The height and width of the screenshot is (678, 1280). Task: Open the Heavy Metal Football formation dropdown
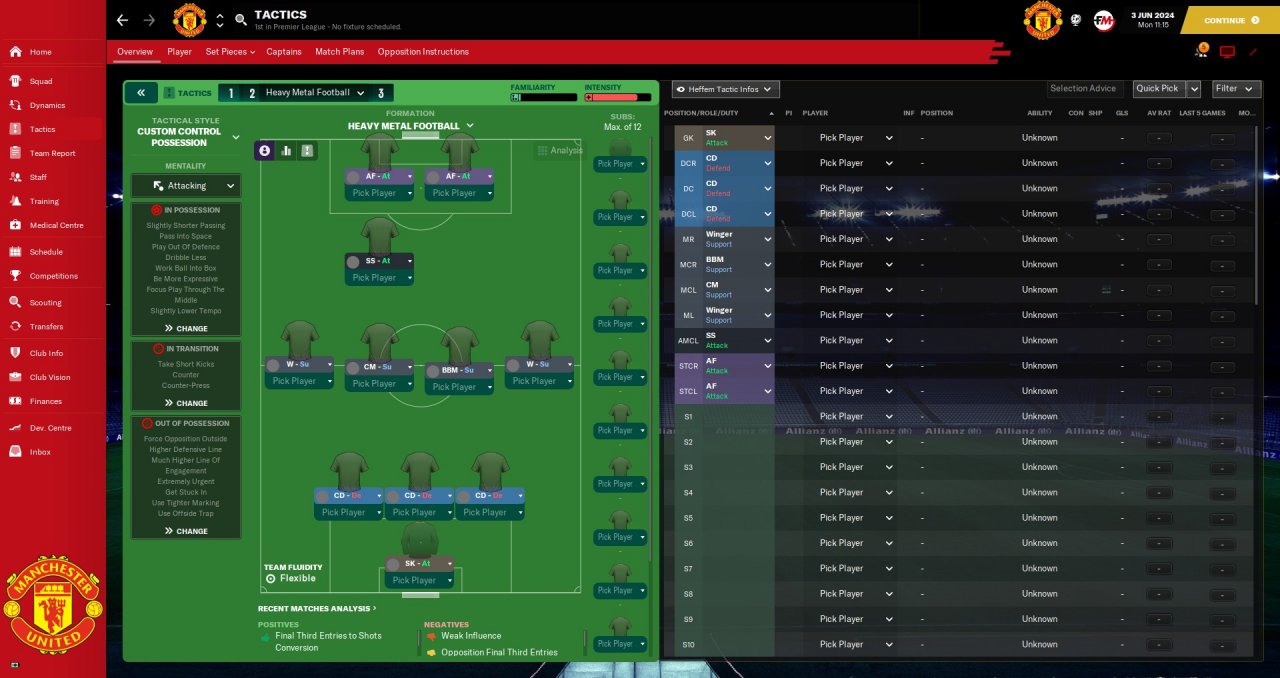[410, 126]
